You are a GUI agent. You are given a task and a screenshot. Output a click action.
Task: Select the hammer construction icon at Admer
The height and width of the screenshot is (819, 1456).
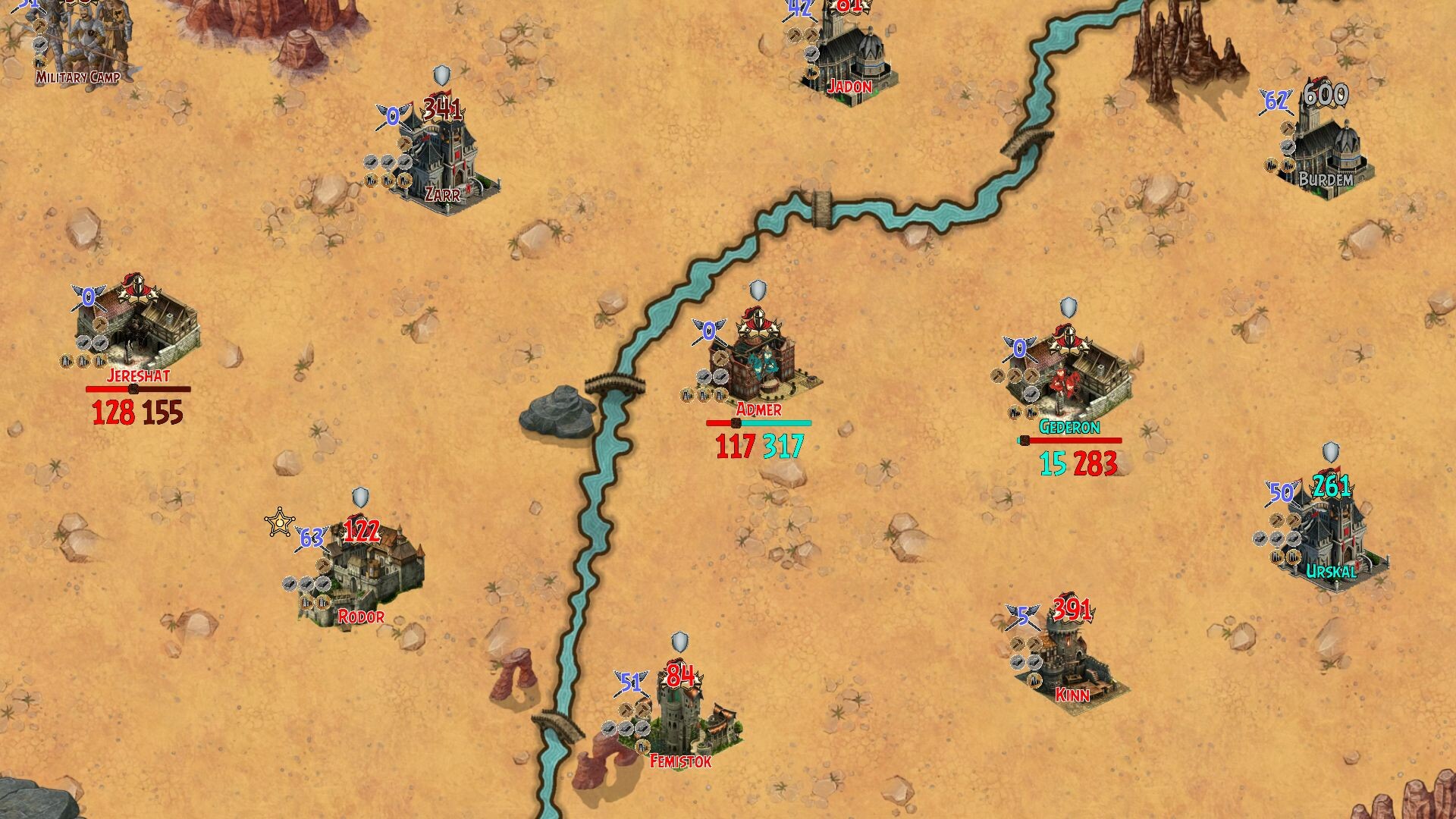pos(720,358)
